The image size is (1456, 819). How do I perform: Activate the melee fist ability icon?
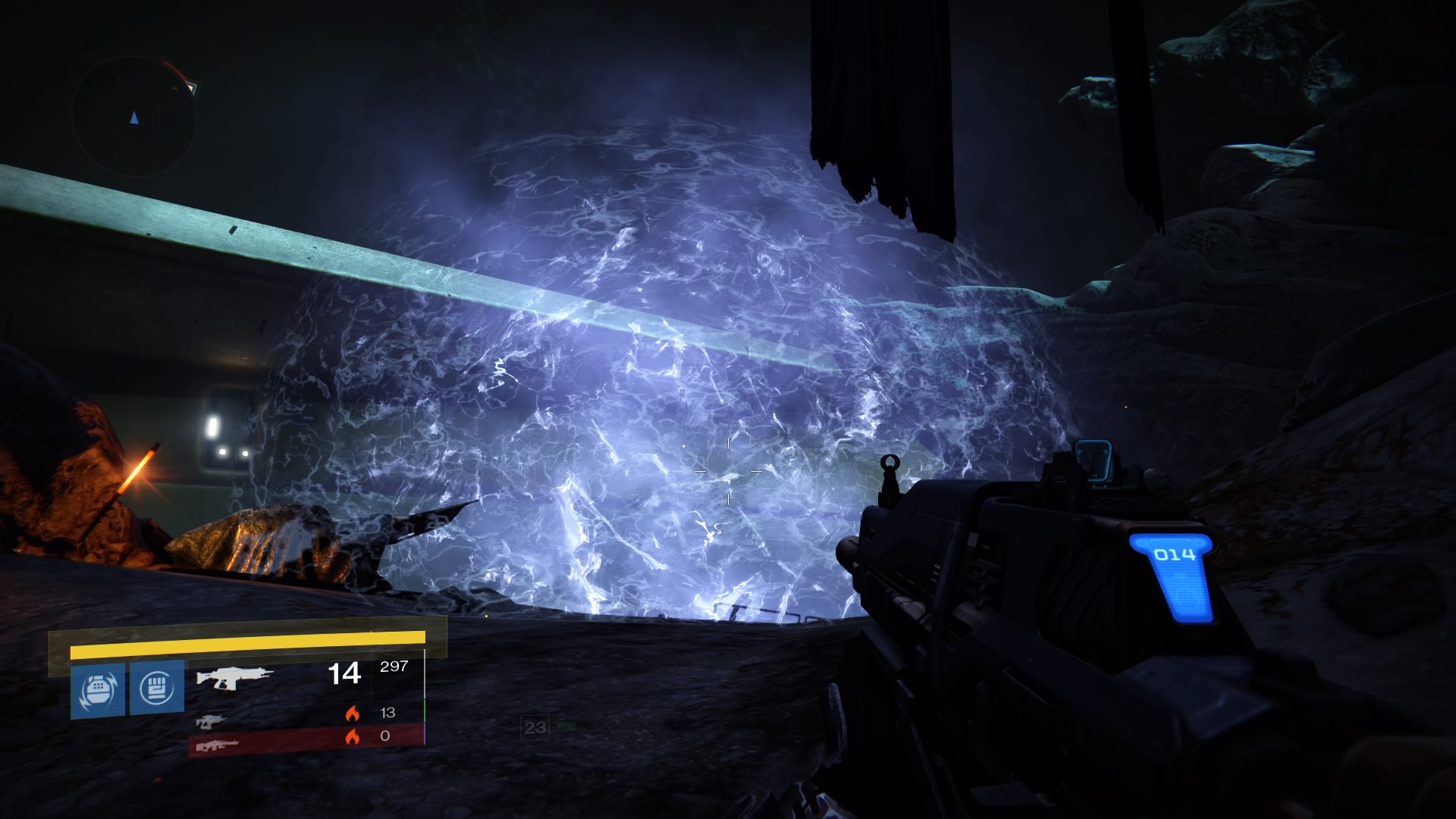click(157, 687)
